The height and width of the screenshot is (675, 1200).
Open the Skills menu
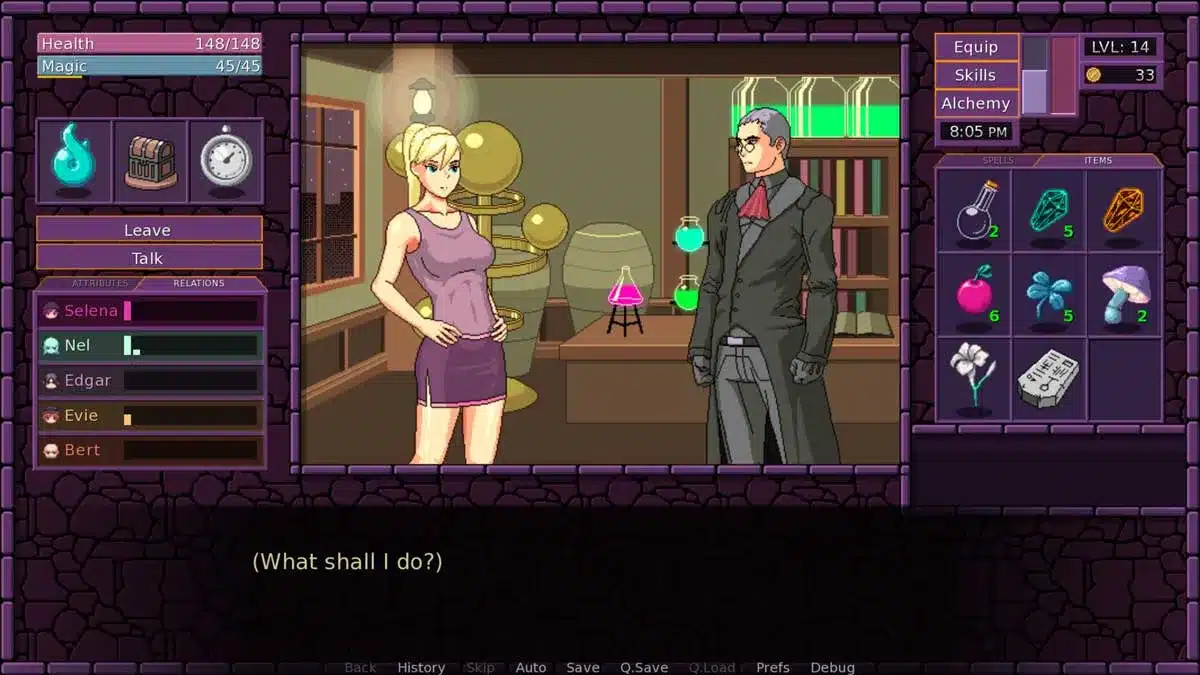pos(976,75)
